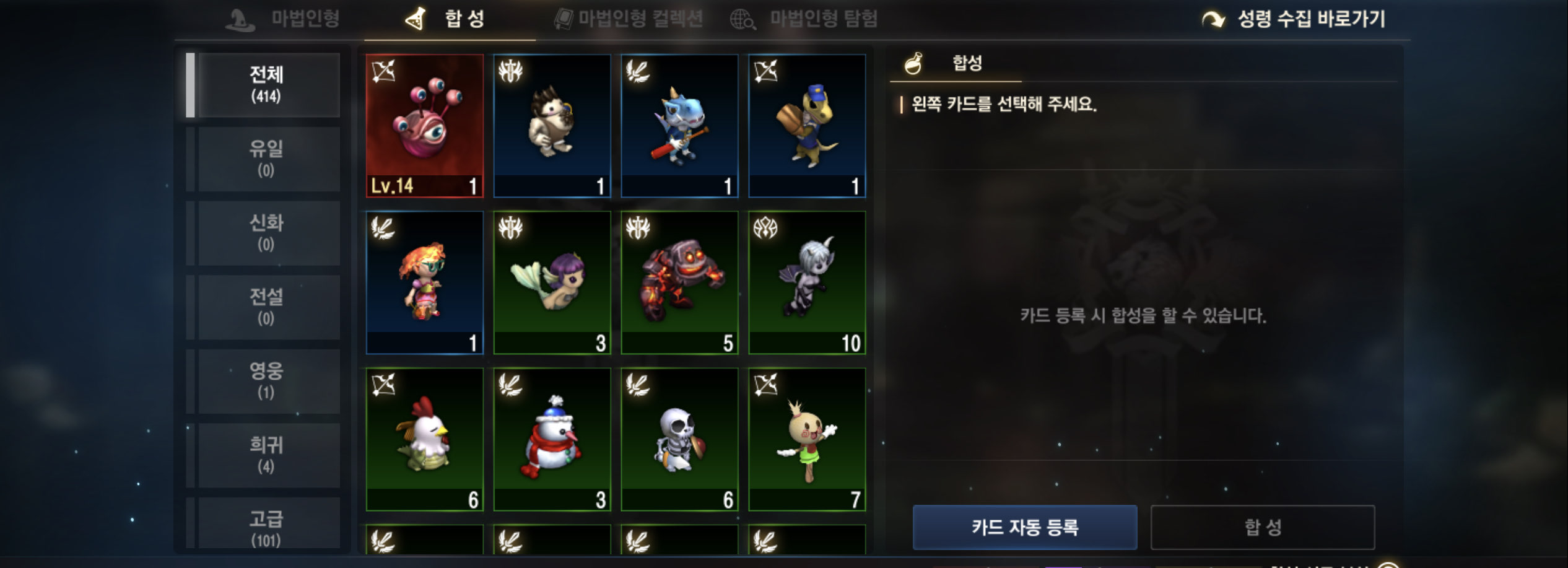Click the 합성 button
1568x568 pixels.
click(1263, 527)
